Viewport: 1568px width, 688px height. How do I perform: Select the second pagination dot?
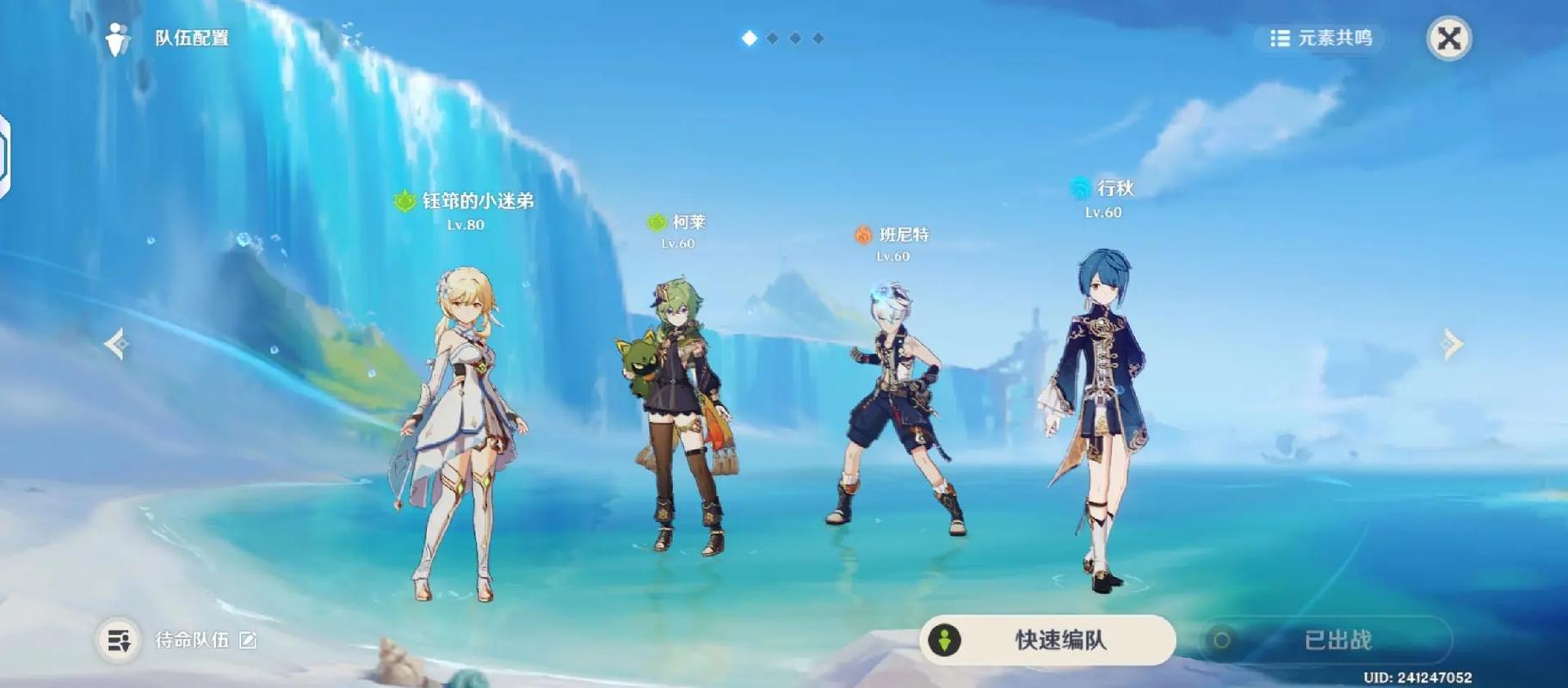coord(770,38)
